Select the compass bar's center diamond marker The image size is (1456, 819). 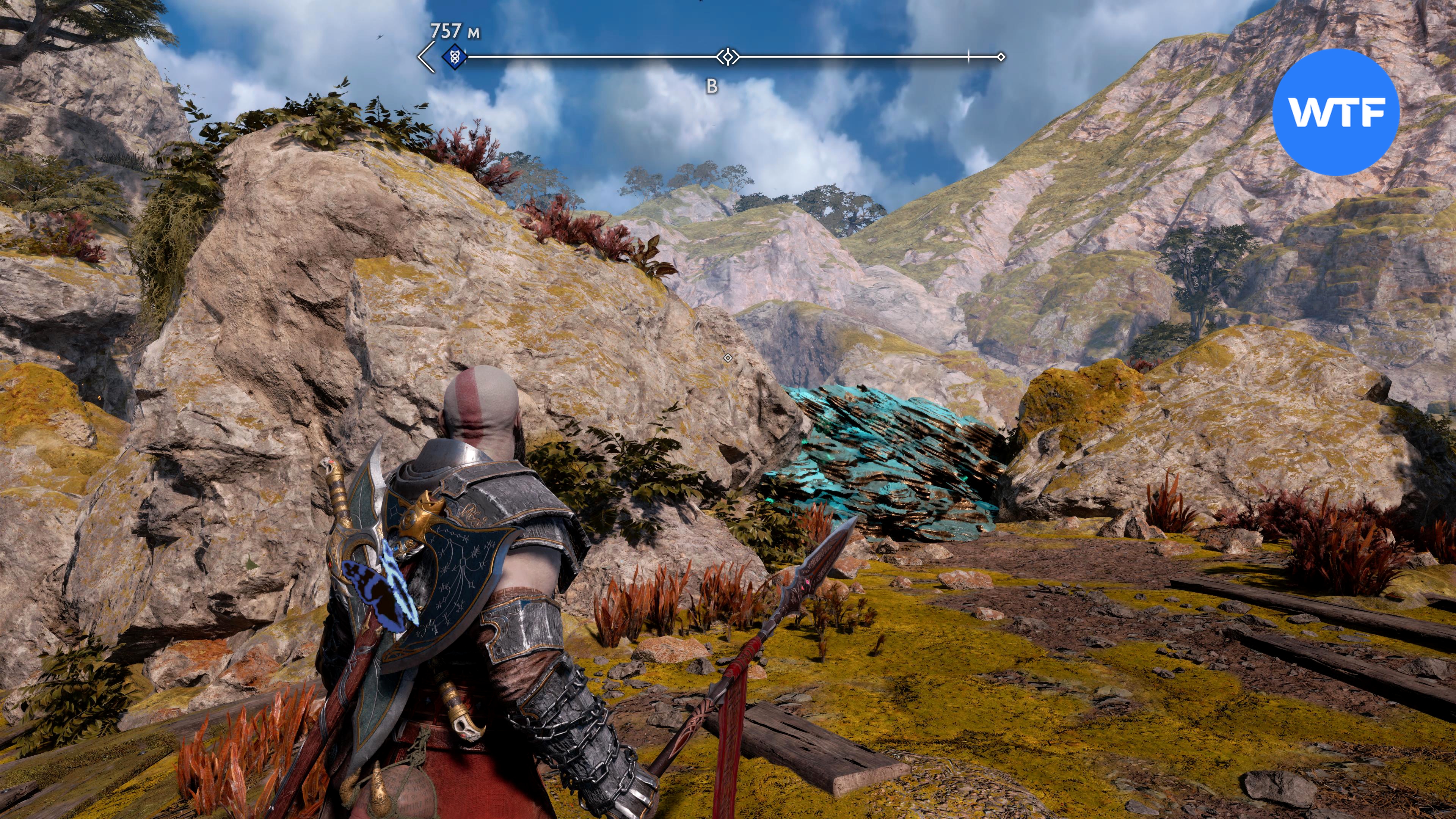click(x=728, y=56)
